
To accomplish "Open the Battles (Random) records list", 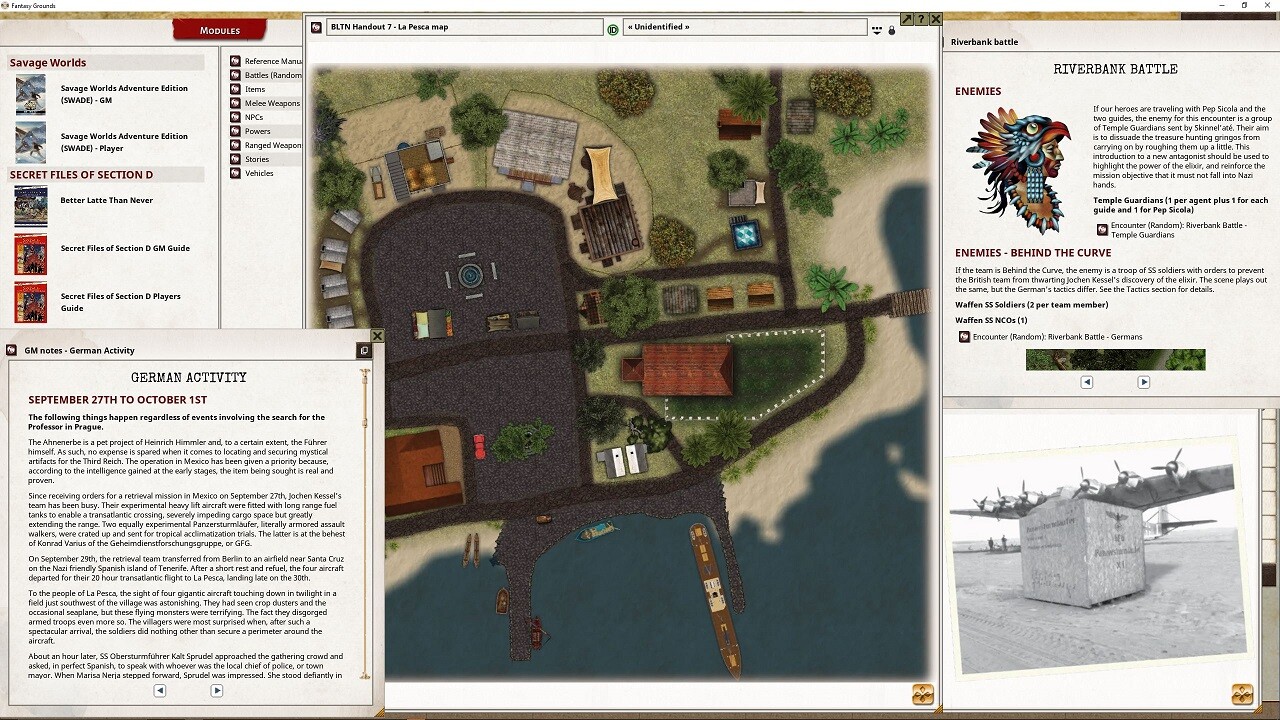I will (x=272, y=74).
